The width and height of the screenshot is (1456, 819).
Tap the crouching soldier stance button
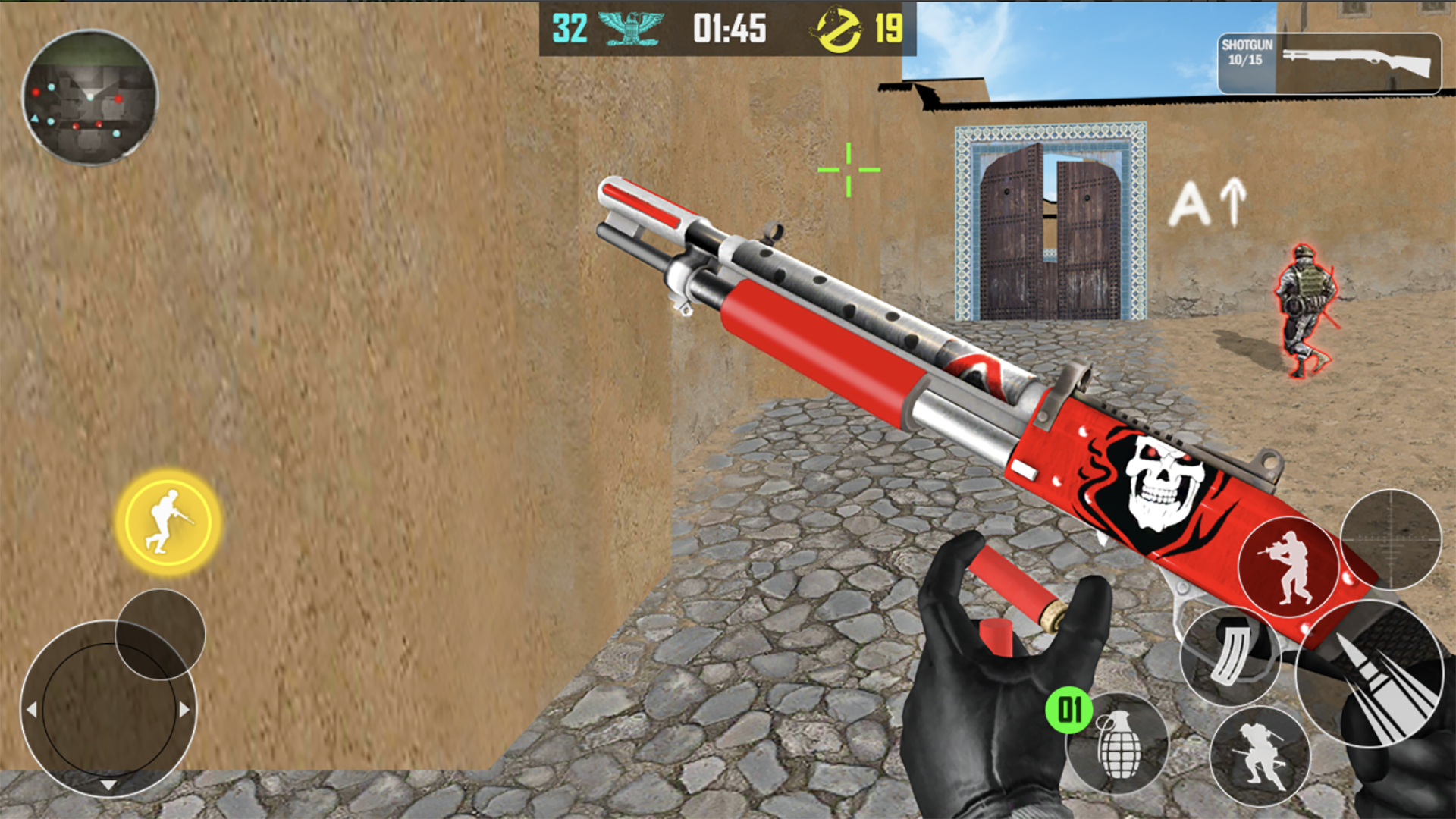point(1260,755)
